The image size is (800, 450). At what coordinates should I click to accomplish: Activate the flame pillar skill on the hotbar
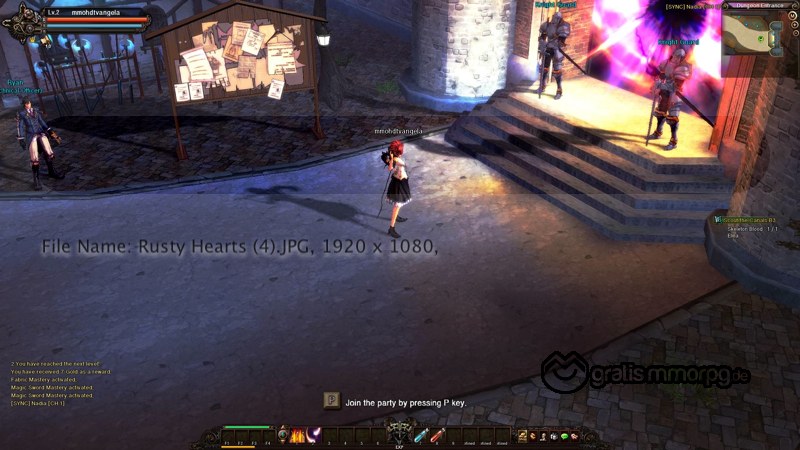click(297, 435)
